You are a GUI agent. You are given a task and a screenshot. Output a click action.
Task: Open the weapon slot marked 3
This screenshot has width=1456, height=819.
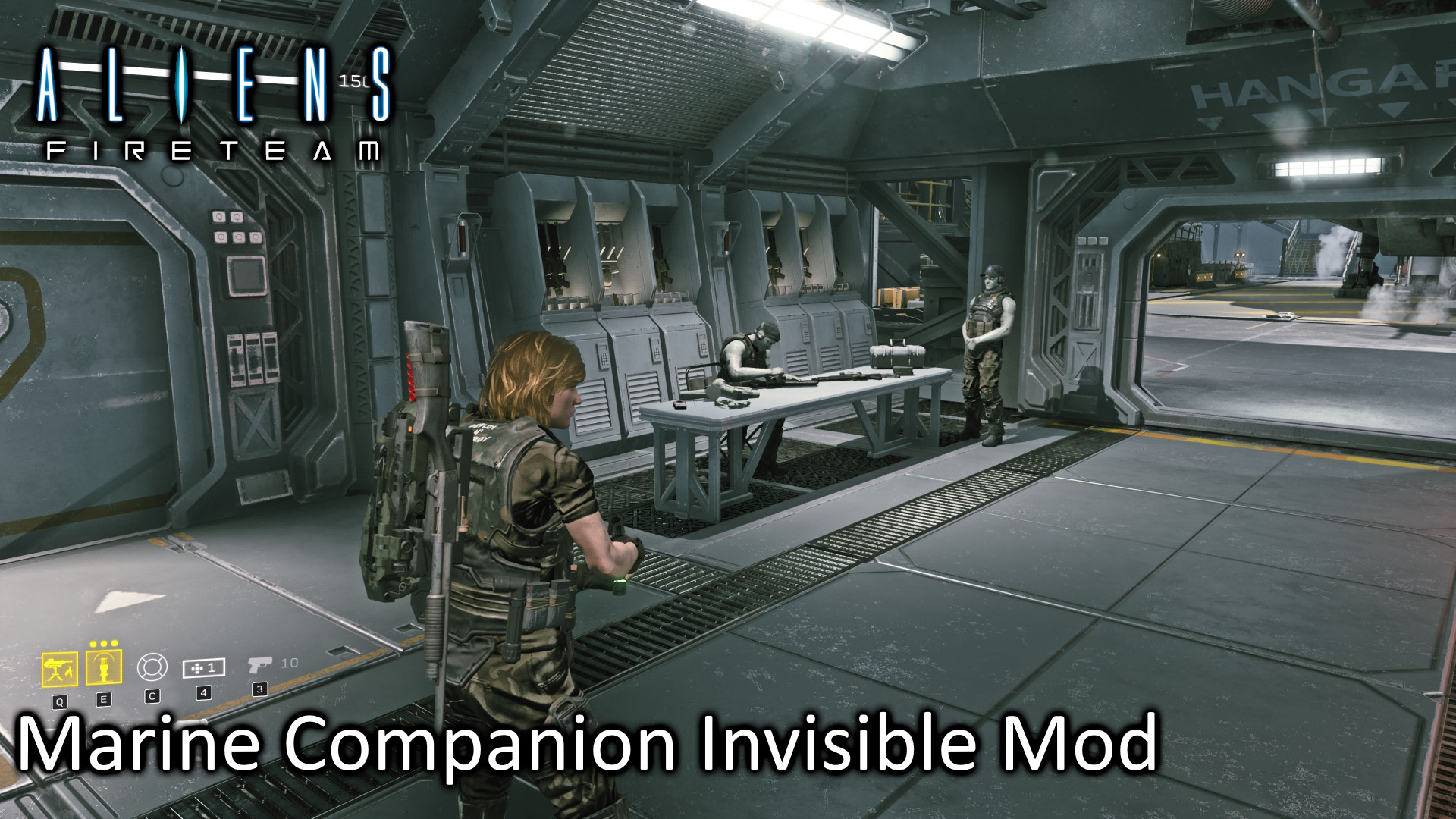click(261, 690)
